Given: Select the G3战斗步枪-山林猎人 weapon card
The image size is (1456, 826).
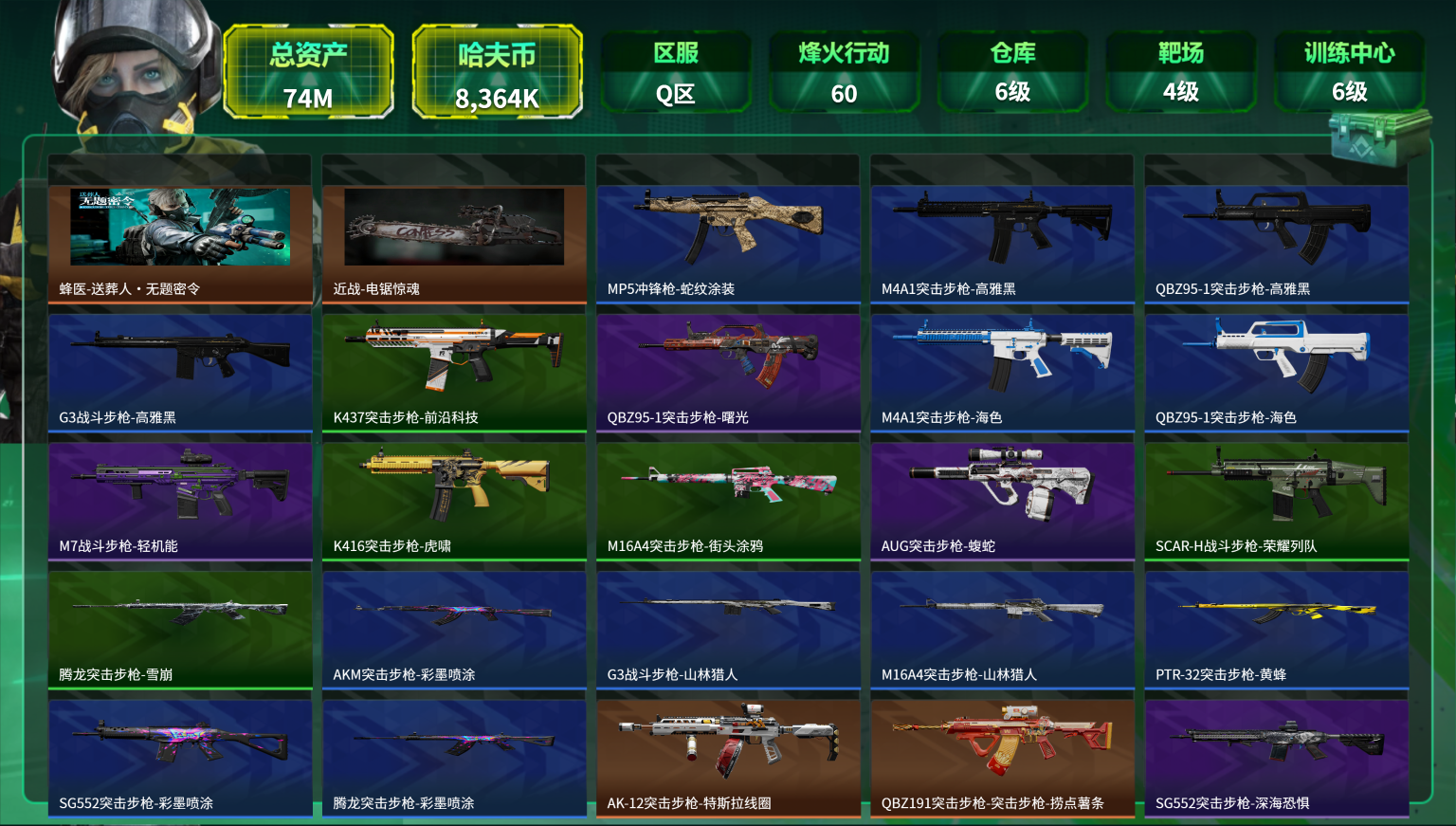Looking at the screenshot, I should 728,615.
